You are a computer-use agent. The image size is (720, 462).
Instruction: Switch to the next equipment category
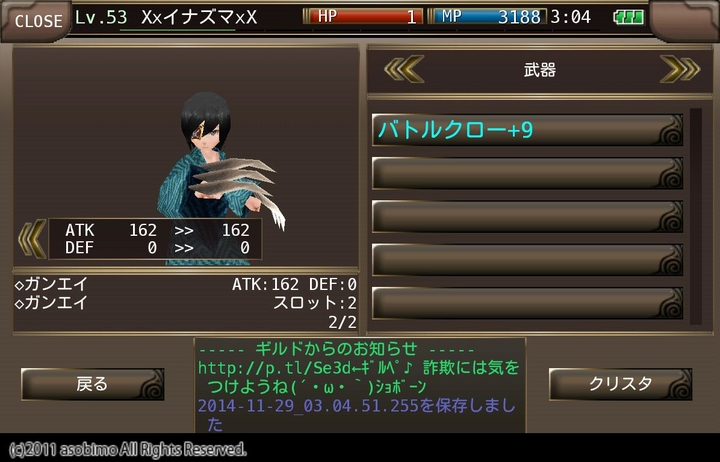click(679, 69)
